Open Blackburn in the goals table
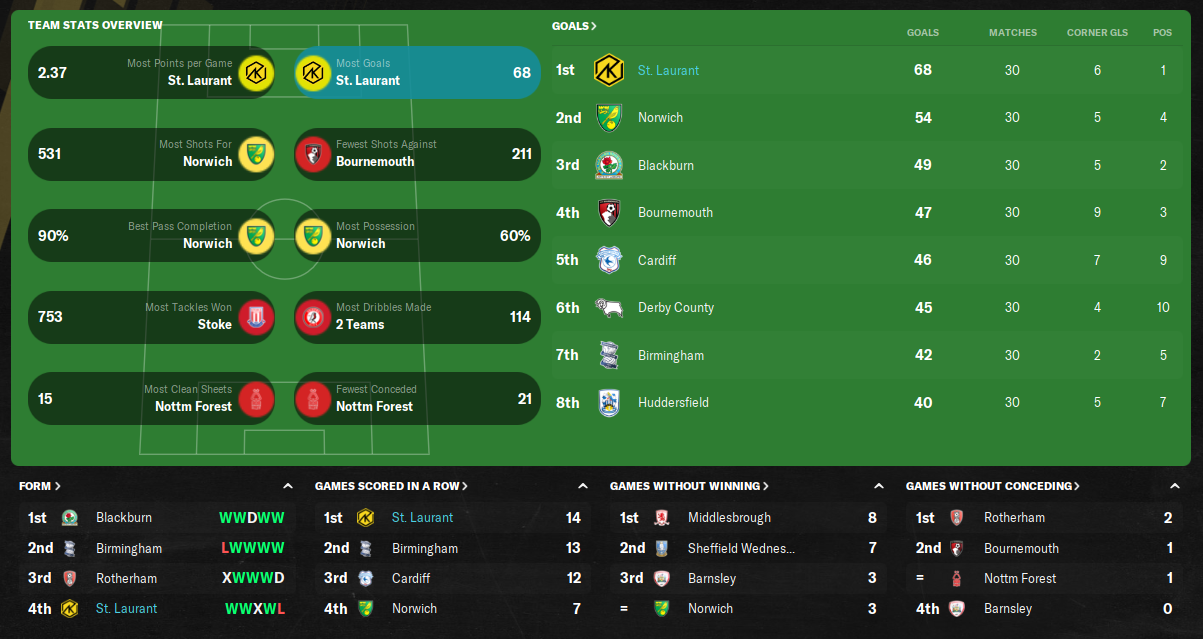 [x=665, y=165]
